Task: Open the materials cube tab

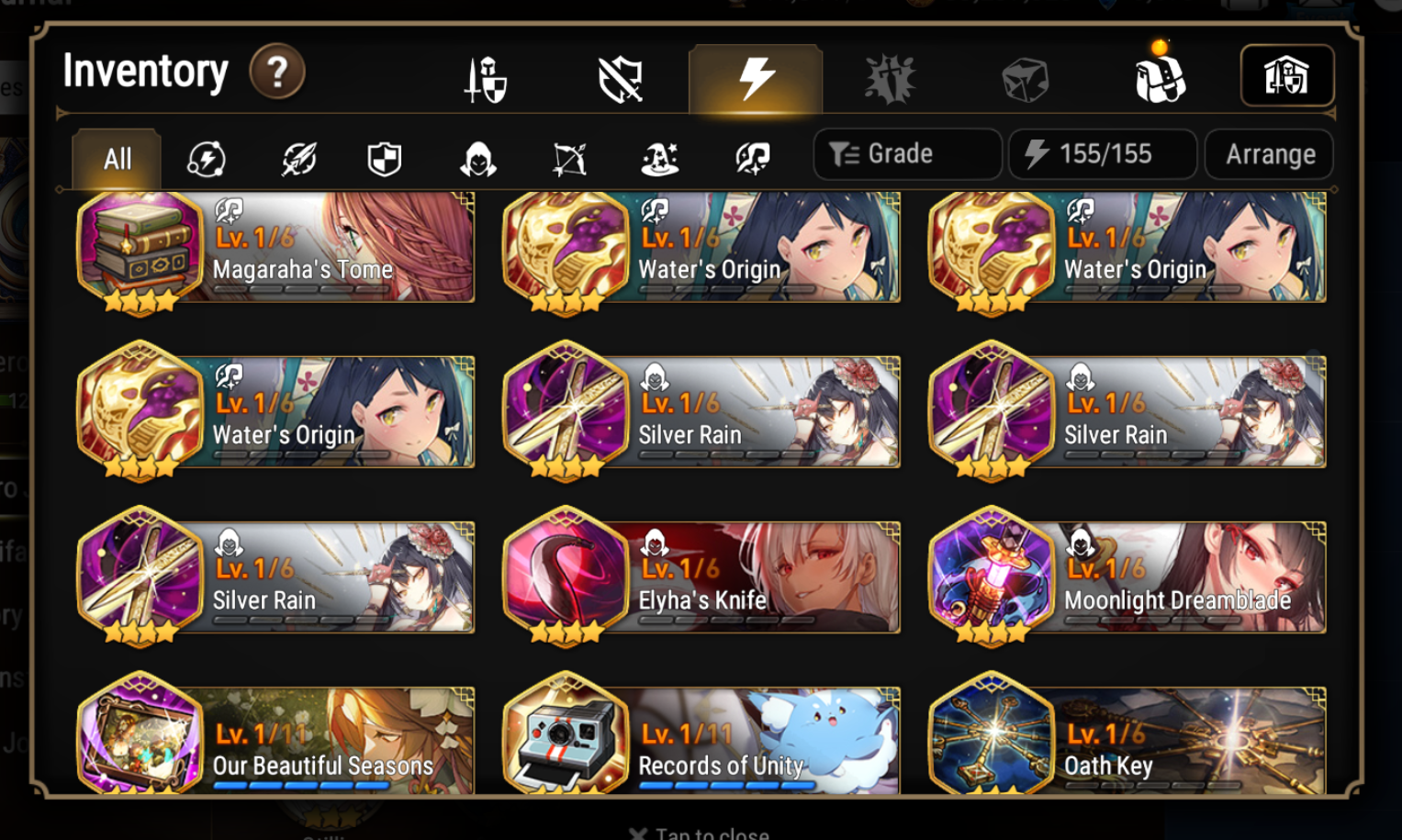Action: pyautogui.click(x=1024, y=78)
